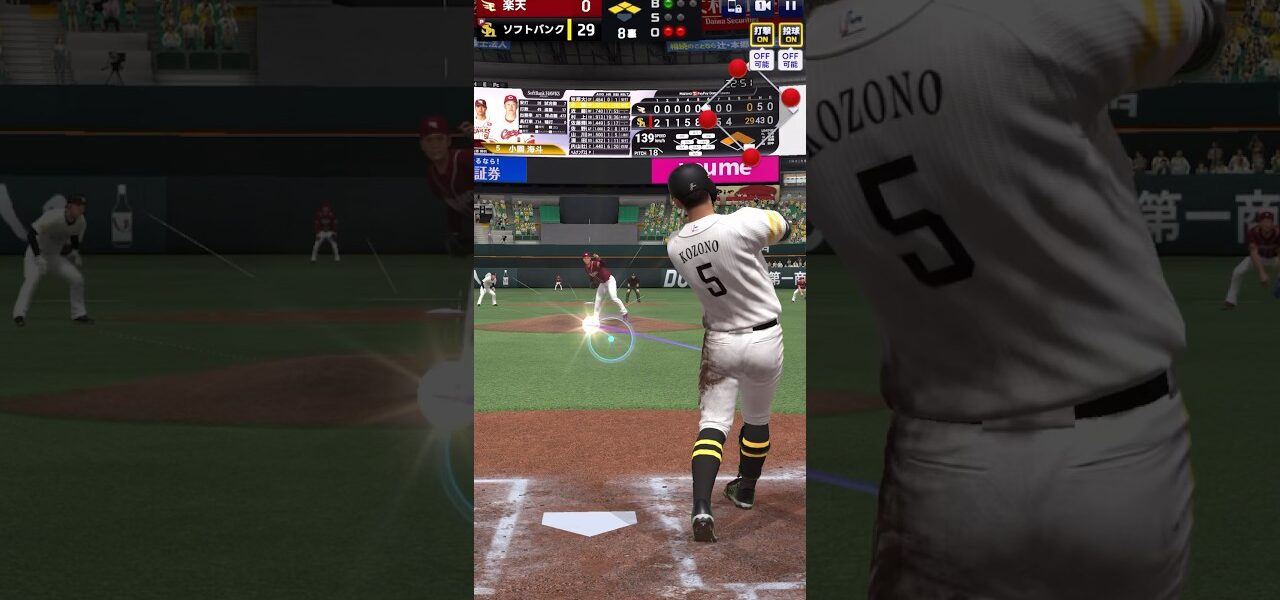The height and width of the screenshot is (600, 1280).
Task: Toggle the 打撃 ON auto-batting switch
Action: pyautogui.click(x=762, y=35)
